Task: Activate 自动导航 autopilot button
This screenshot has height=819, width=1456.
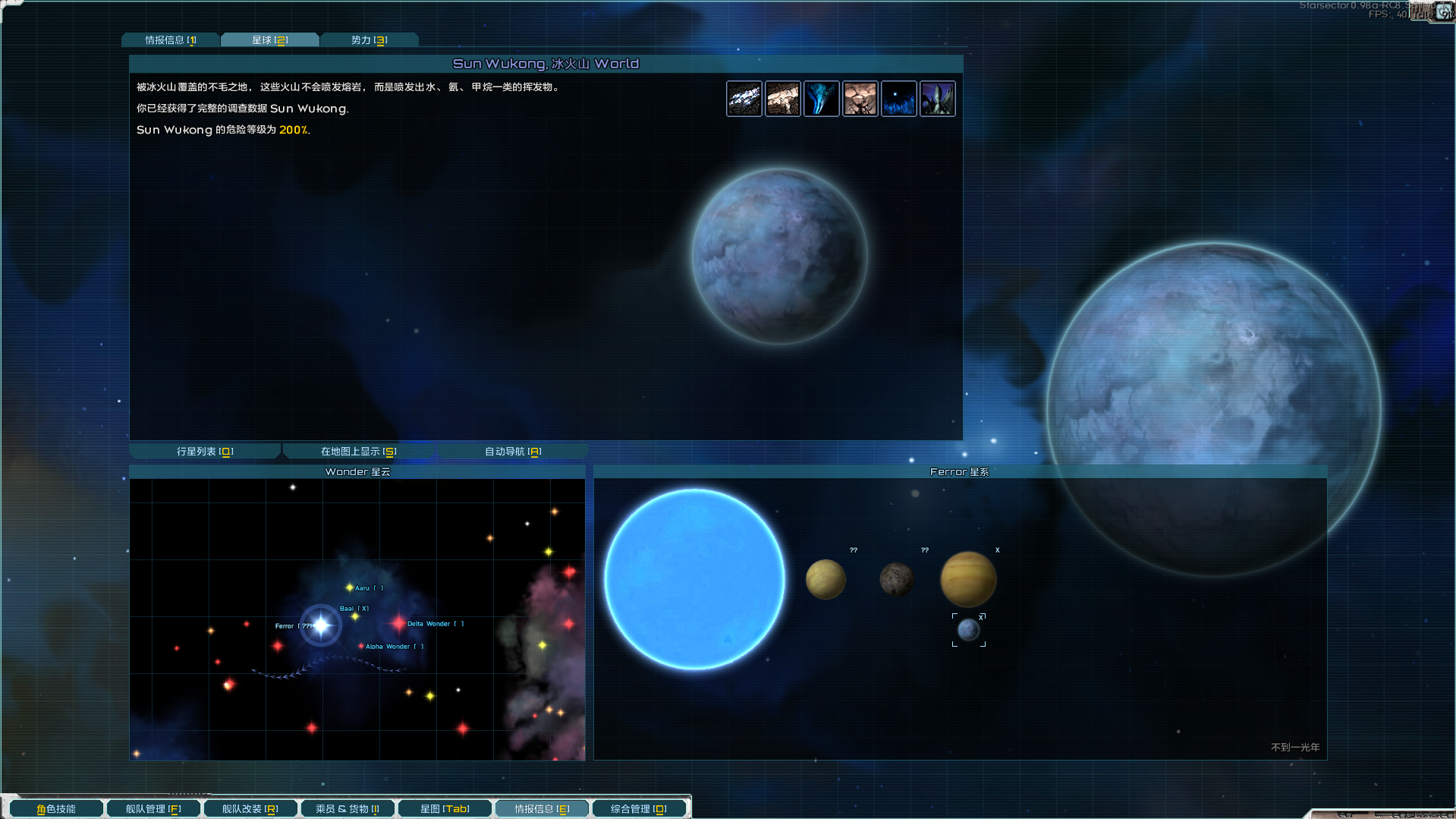Action: [x=512, y=452]
